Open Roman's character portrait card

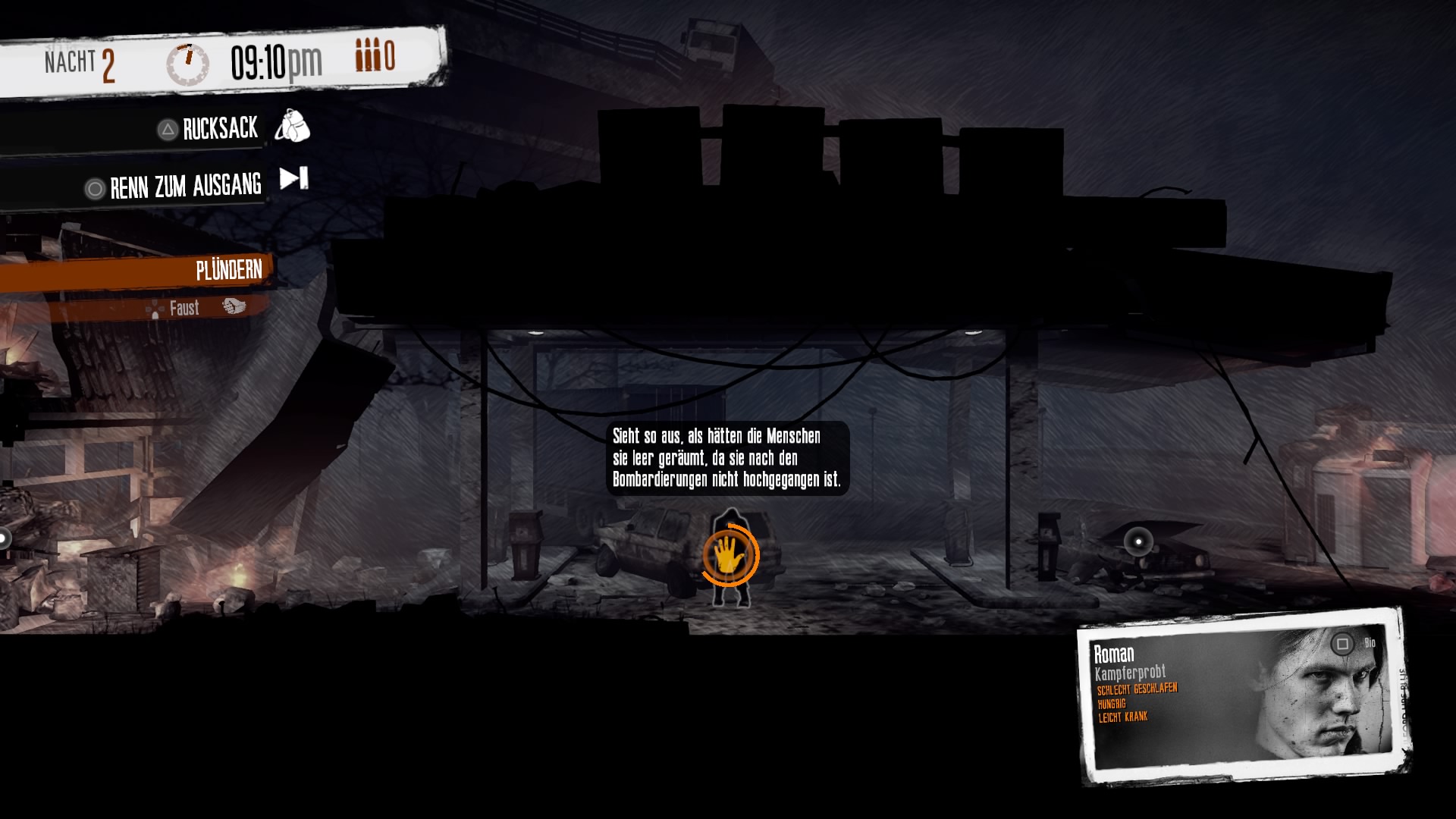1244,695
